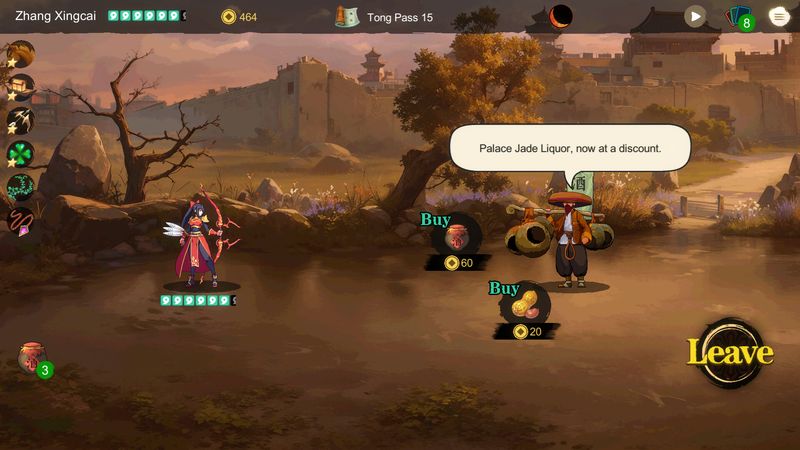800x450 pixels.
Task: Select the crescent moon icon
Action: (561, 16)
